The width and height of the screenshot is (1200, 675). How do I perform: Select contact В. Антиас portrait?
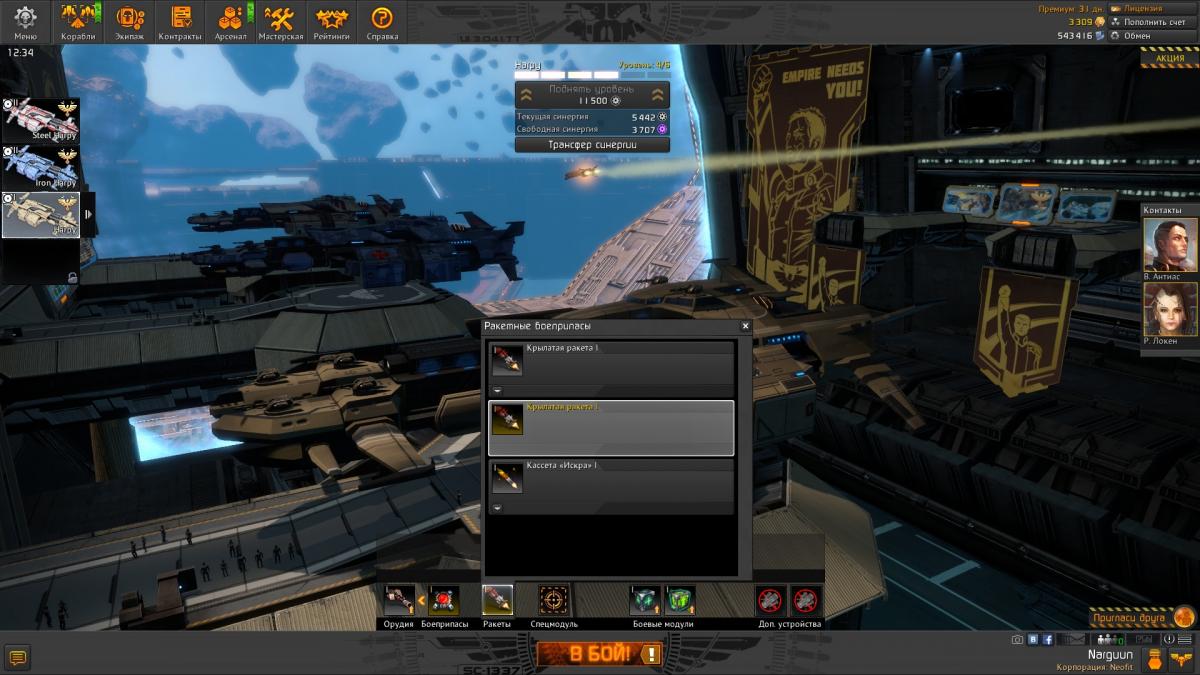point(1163,245)
